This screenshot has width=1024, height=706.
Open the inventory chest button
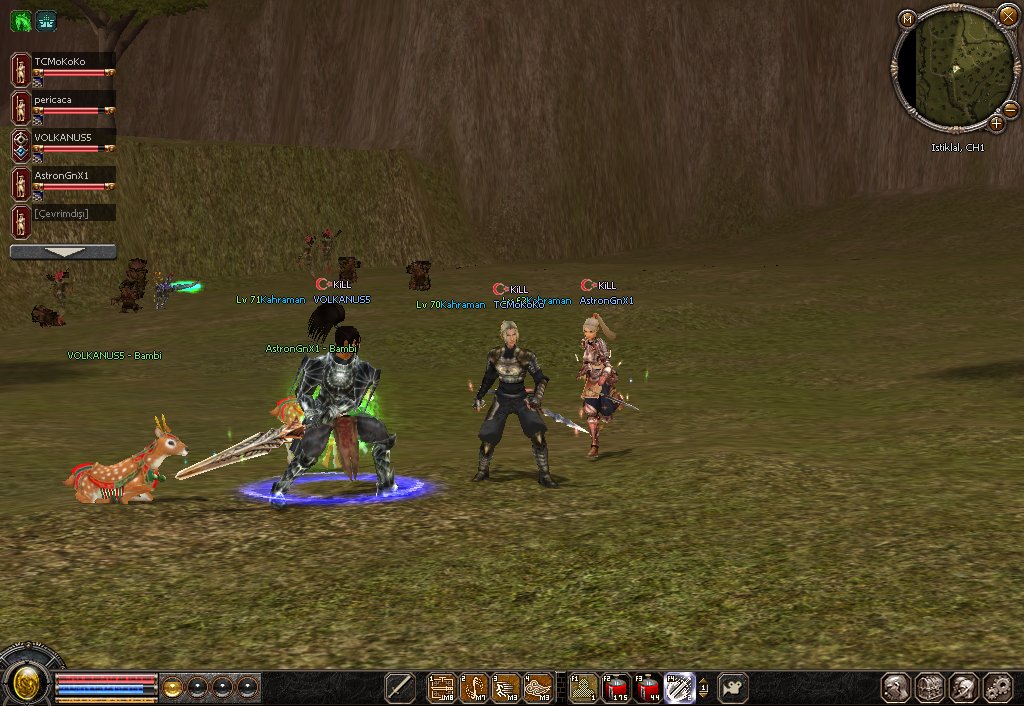(931, 687)
